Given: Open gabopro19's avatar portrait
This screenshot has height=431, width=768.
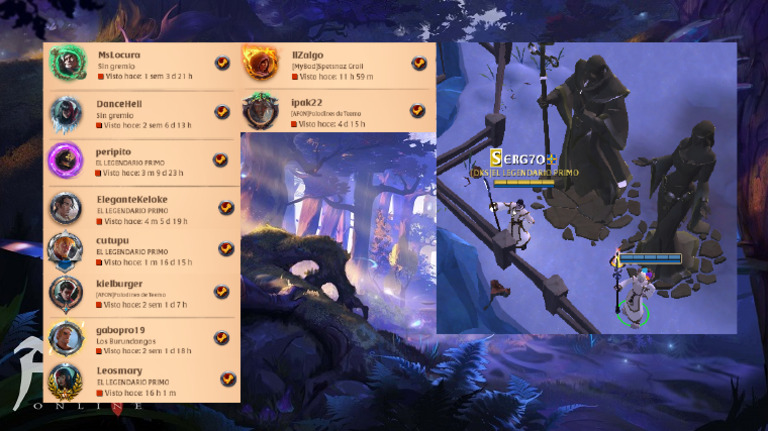Looking at the screenshot, I should [x=66, y=337].
